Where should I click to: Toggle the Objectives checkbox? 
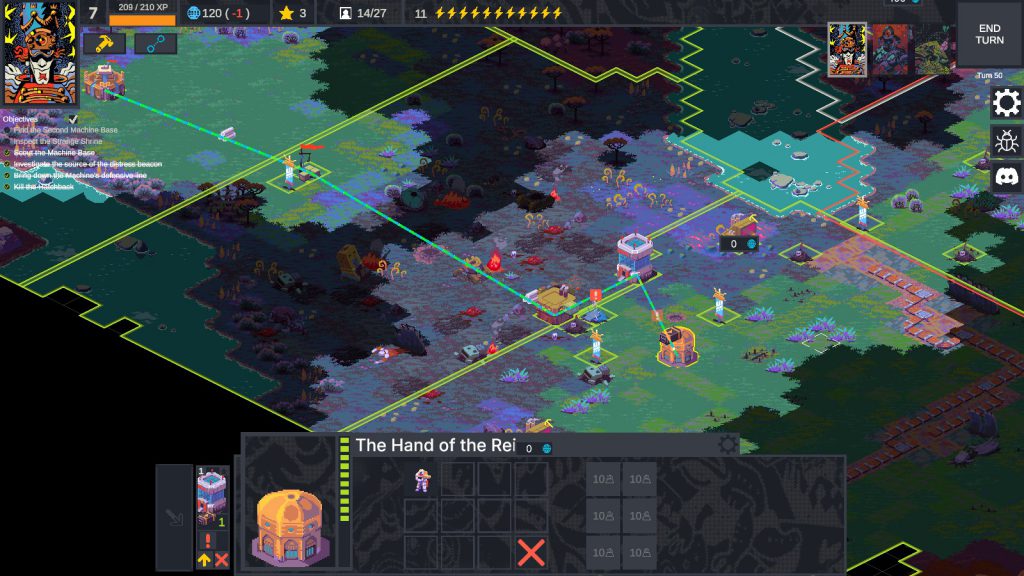(x=73, y=119)
